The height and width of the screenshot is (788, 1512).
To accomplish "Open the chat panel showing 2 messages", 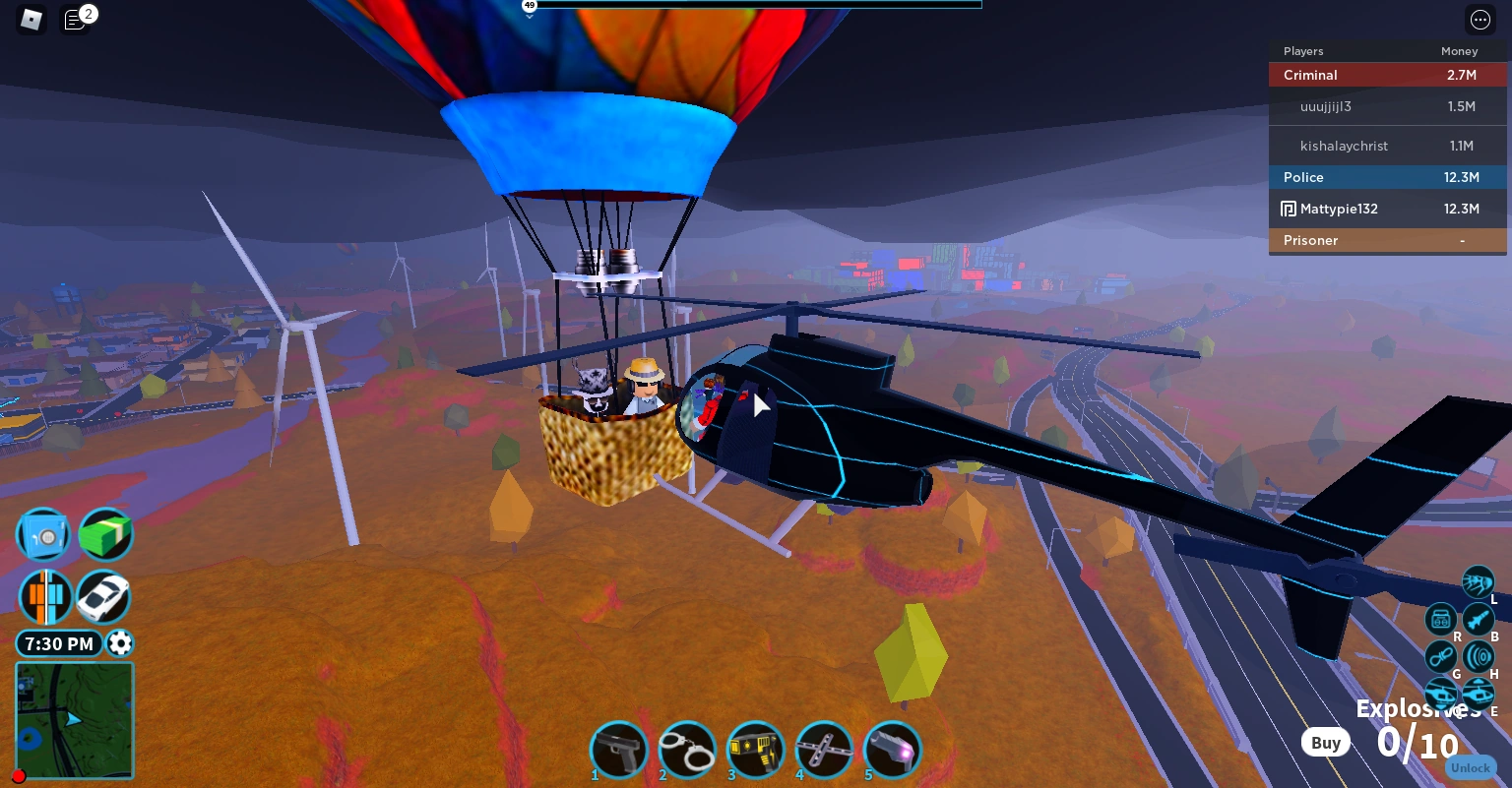I will click(75, 20).
